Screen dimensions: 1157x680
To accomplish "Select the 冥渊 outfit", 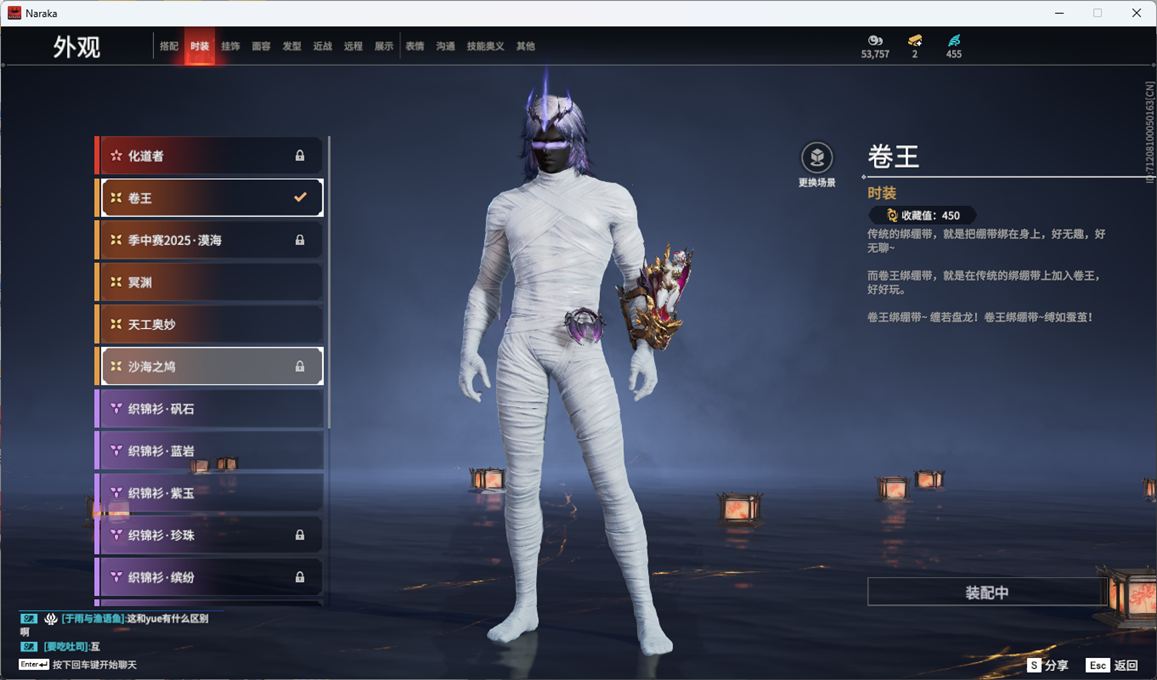I will (210, 283).
